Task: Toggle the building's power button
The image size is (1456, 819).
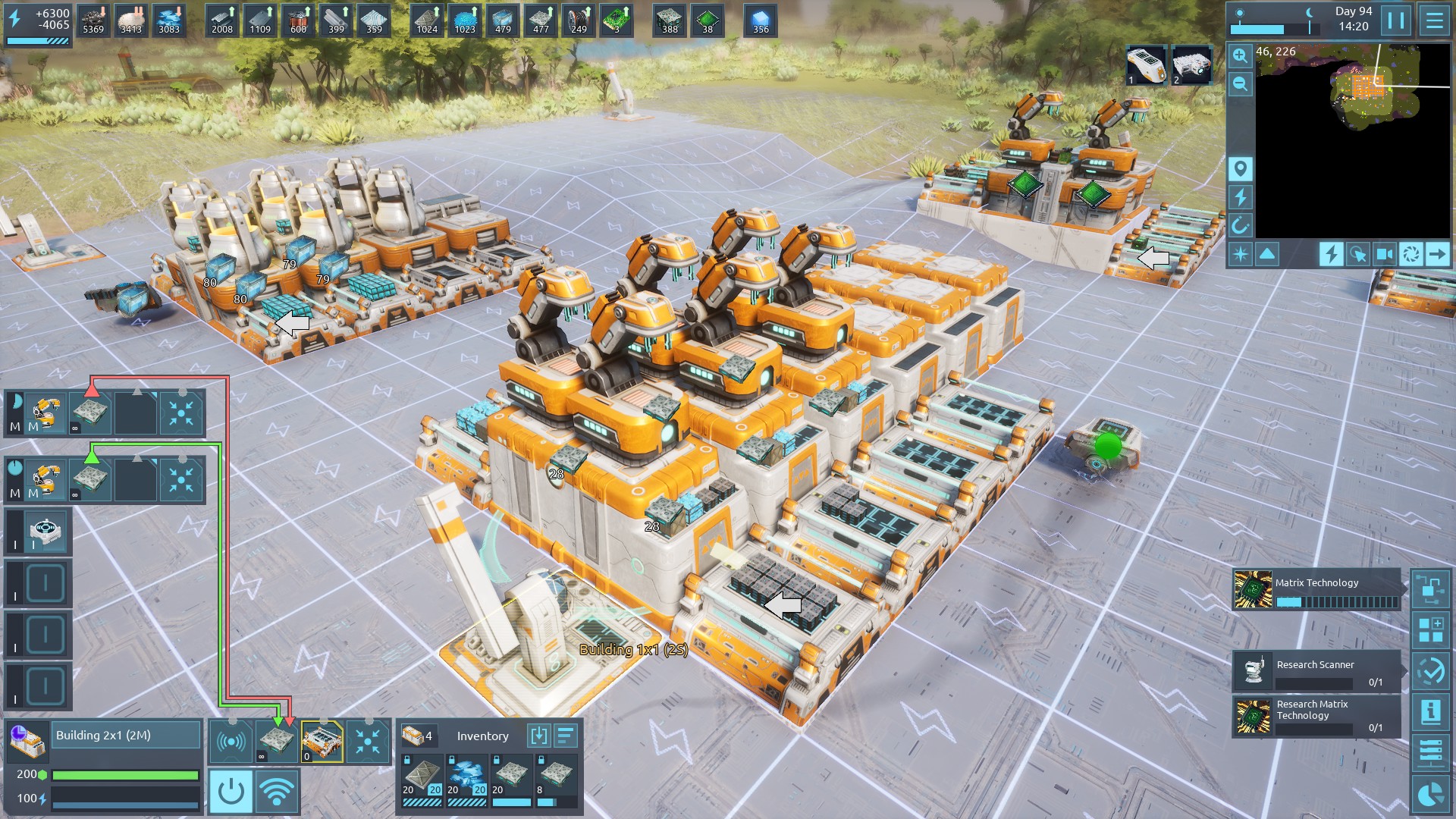Action: pyautogui.click(x=231, y=792)
